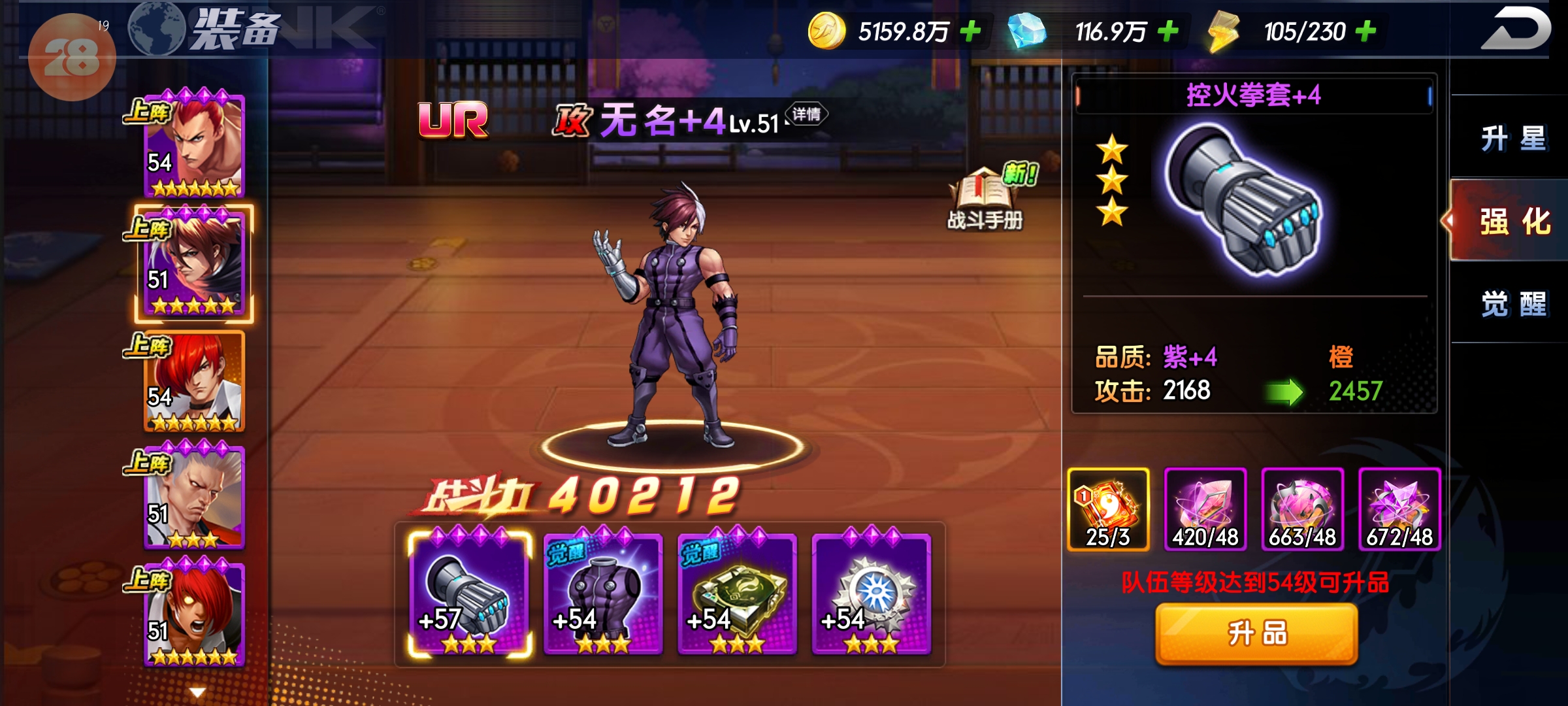View character 详情 details
1568x706 pixels.
tap(806, 114)
